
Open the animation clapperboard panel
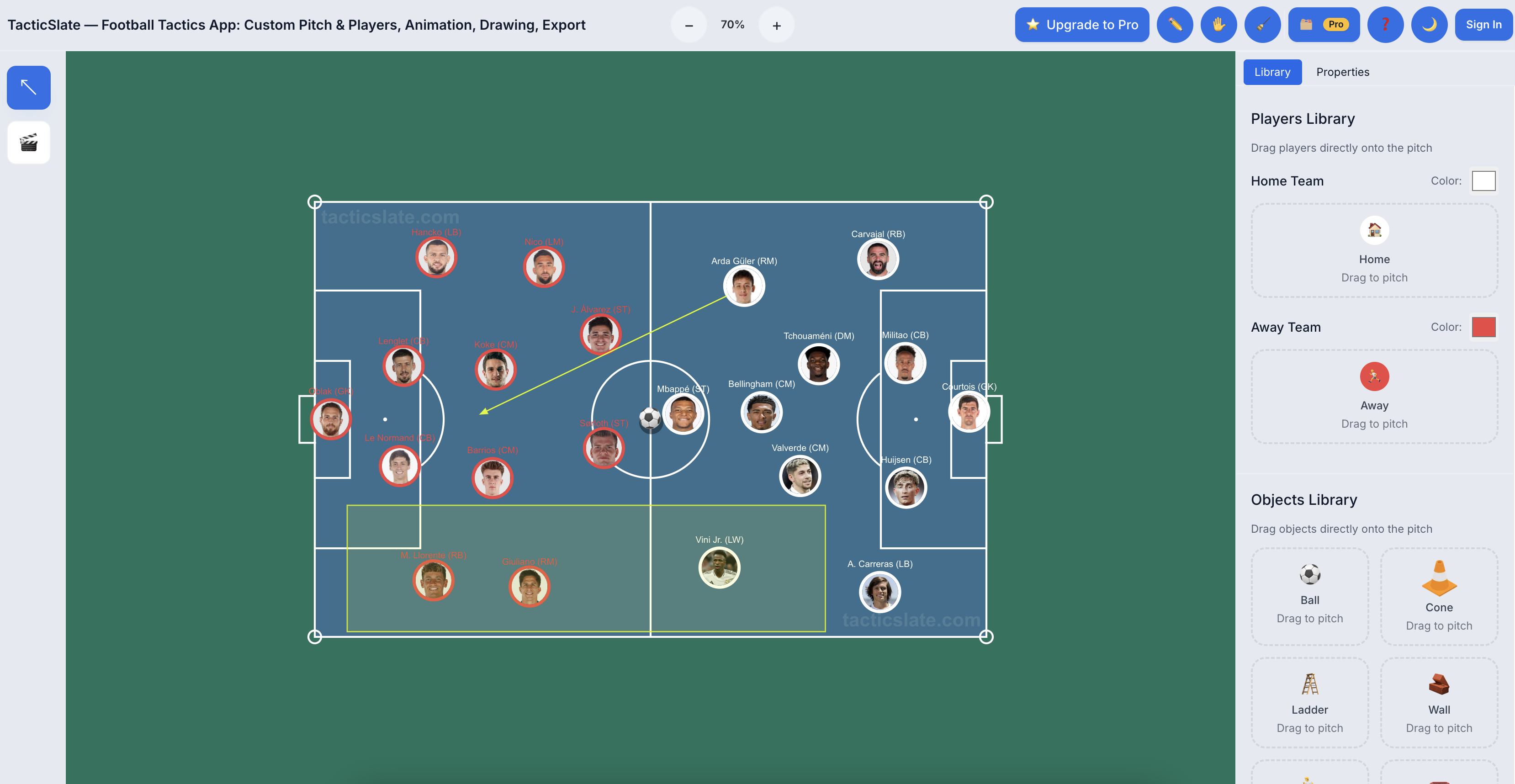pos(28,142)
